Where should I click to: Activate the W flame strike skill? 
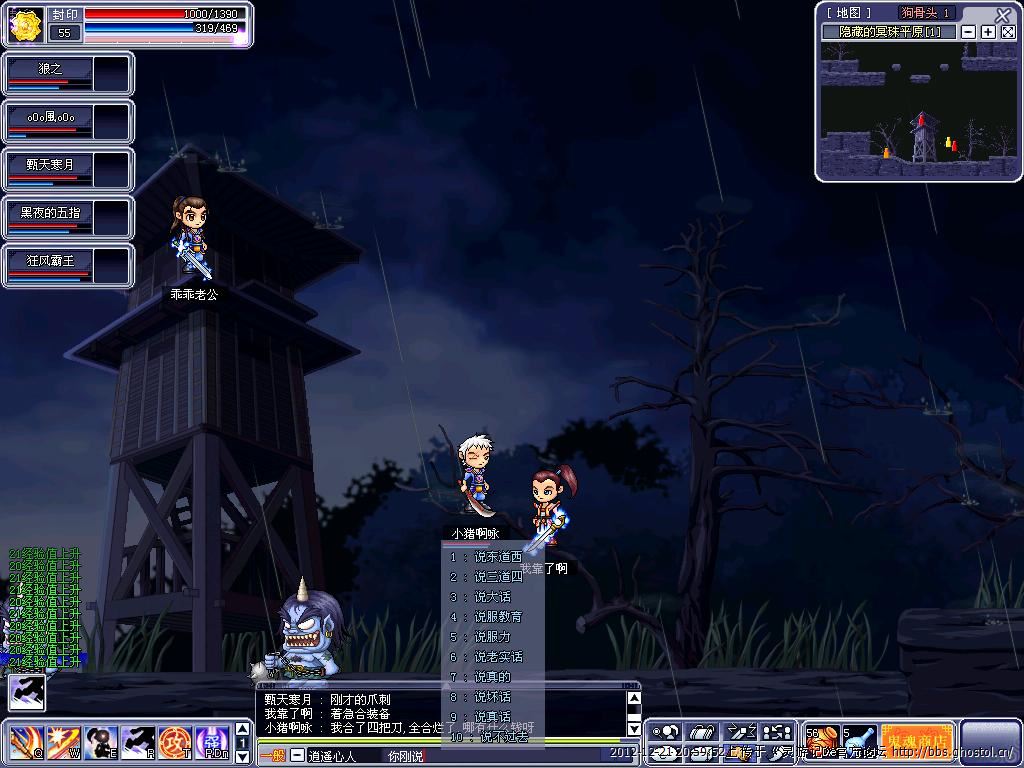pos(62,743)
